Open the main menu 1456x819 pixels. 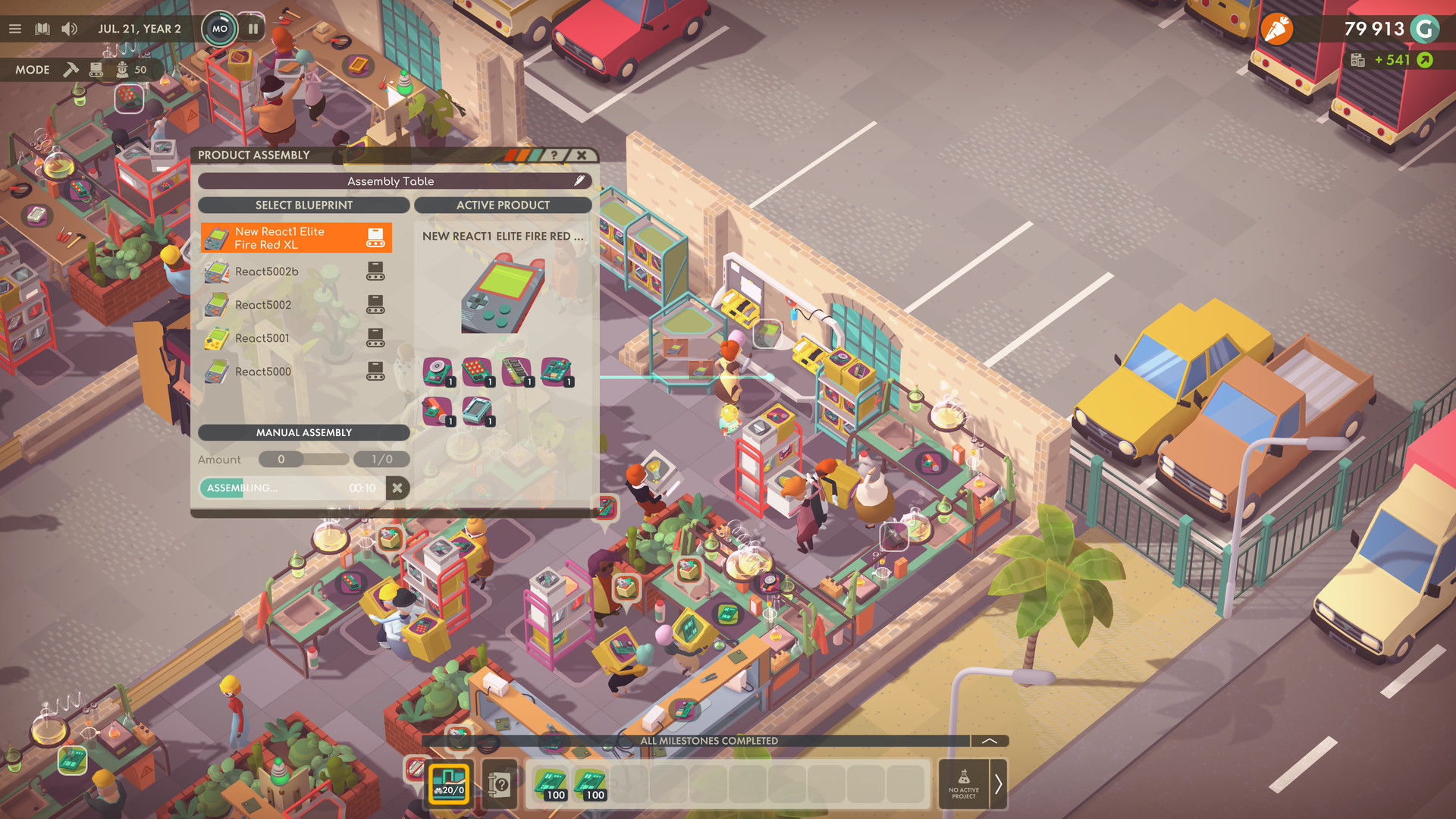coord(15,28)
